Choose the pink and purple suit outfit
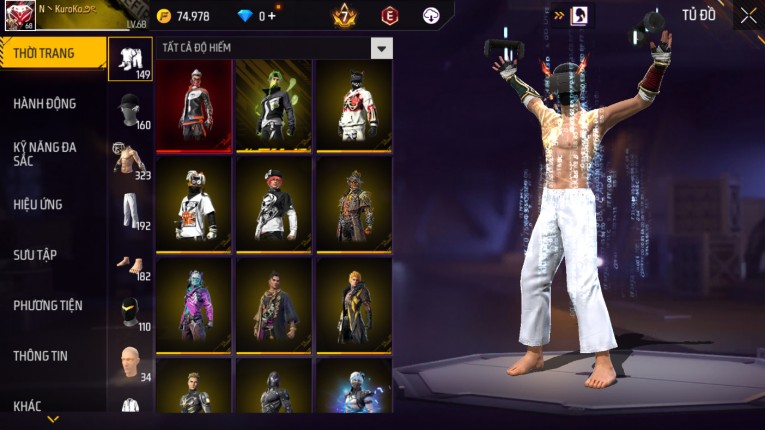 pos(194,303)
